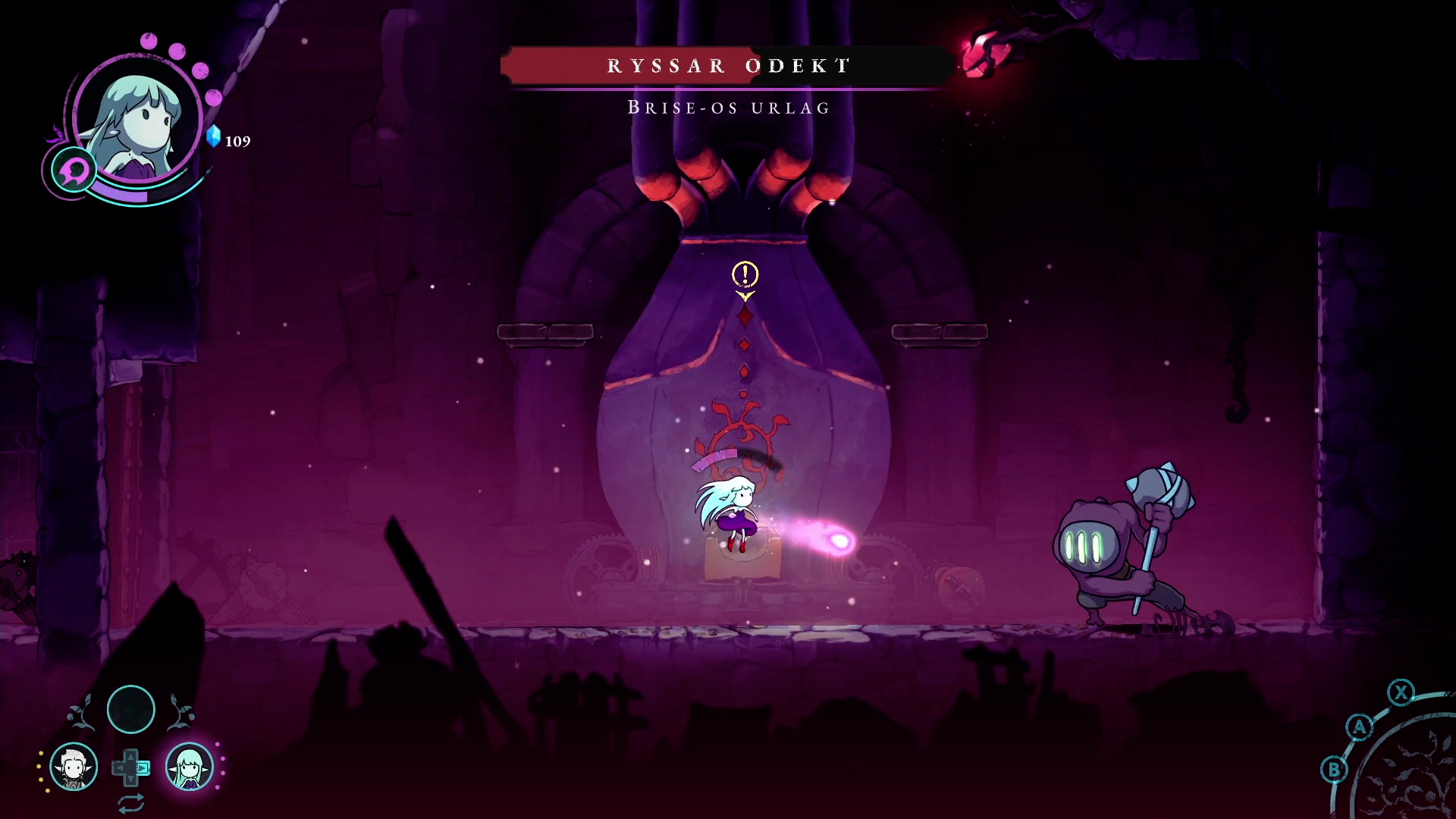Screen dimensions: 1456x819
Task: Click the yellow exclamation objective marker
Action: pyautogui.click(x=745, y=274)
